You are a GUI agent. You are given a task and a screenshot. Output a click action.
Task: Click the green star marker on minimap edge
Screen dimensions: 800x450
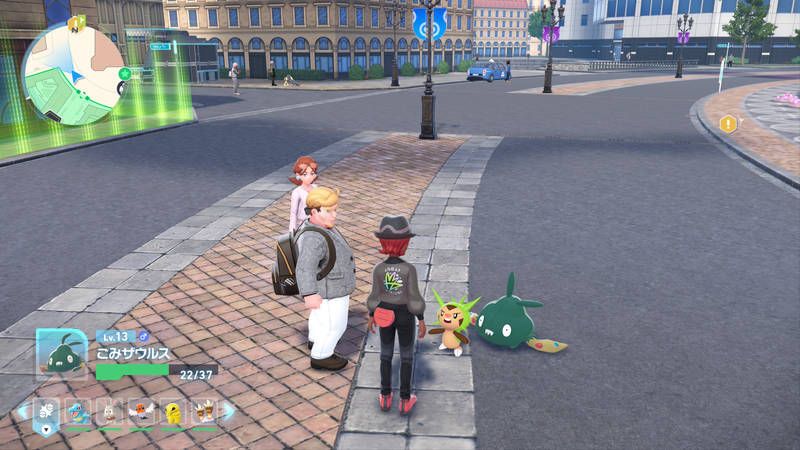tap(124, 74)
